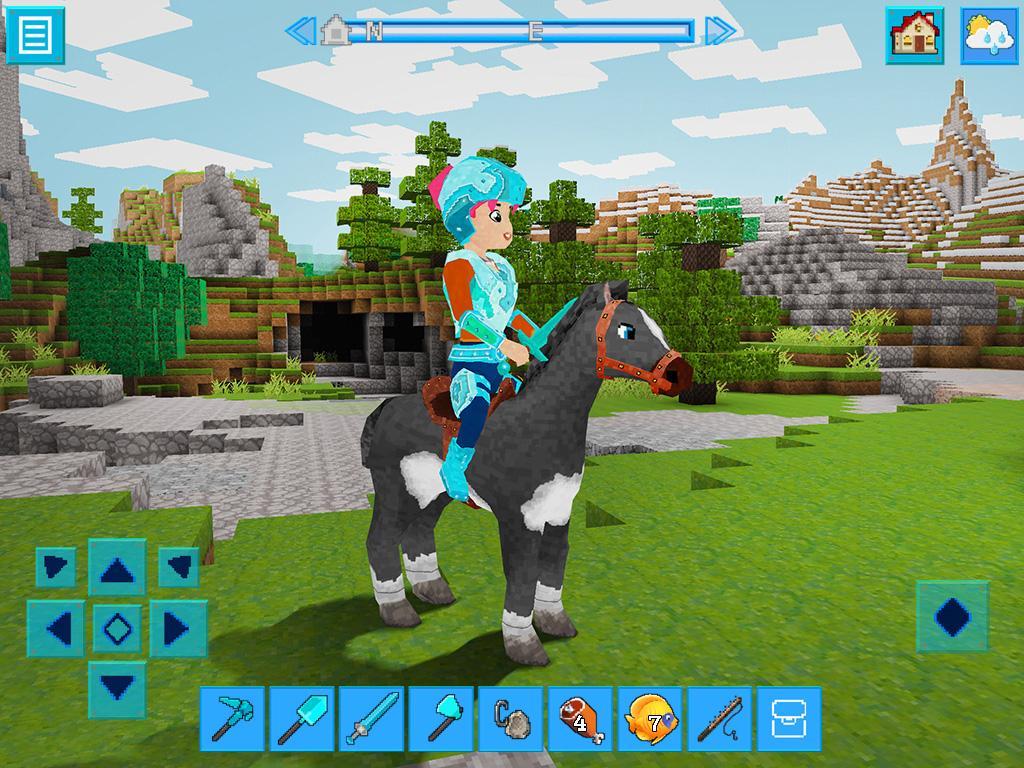Tap the solid diamond jump button

(x=952, y=617)
